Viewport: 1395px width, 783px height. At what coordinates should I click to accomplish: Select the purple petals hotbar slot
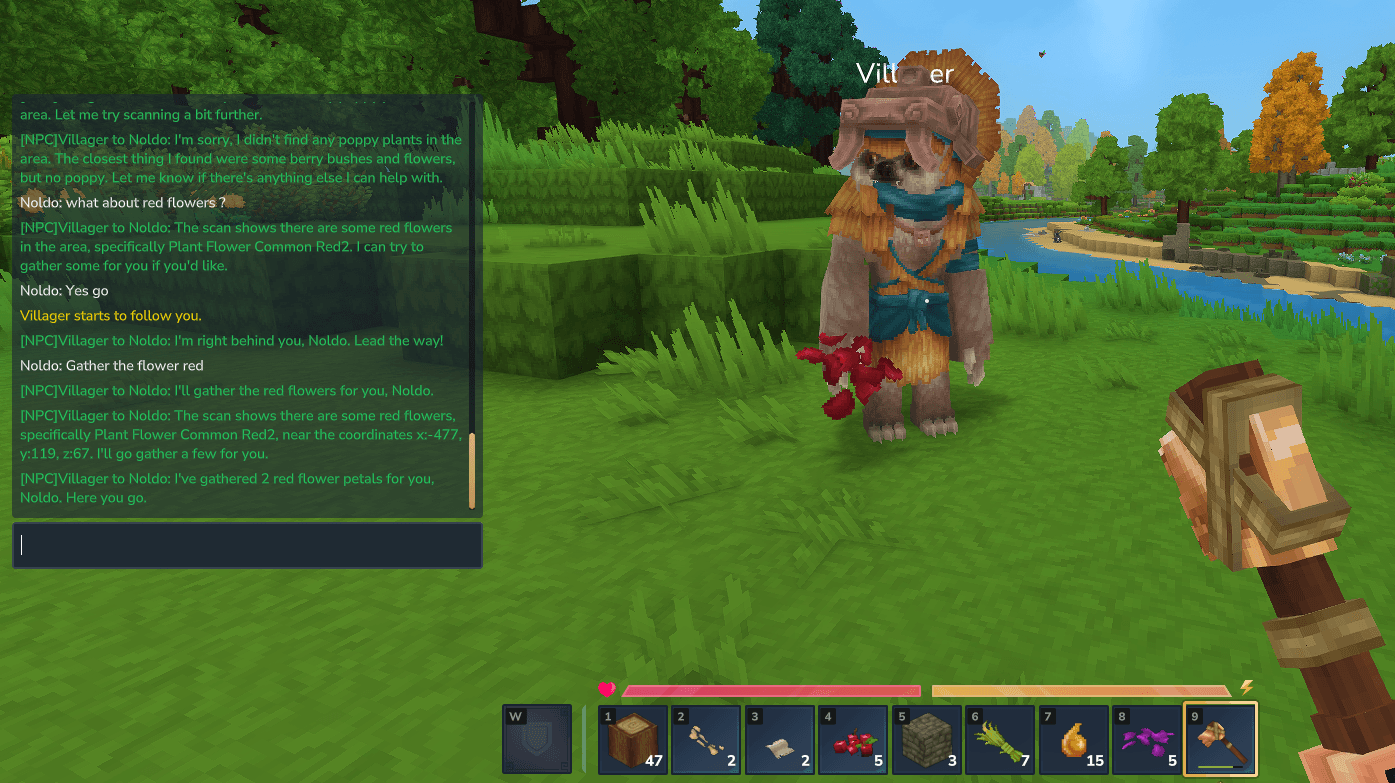click(x=1146, y=740)
